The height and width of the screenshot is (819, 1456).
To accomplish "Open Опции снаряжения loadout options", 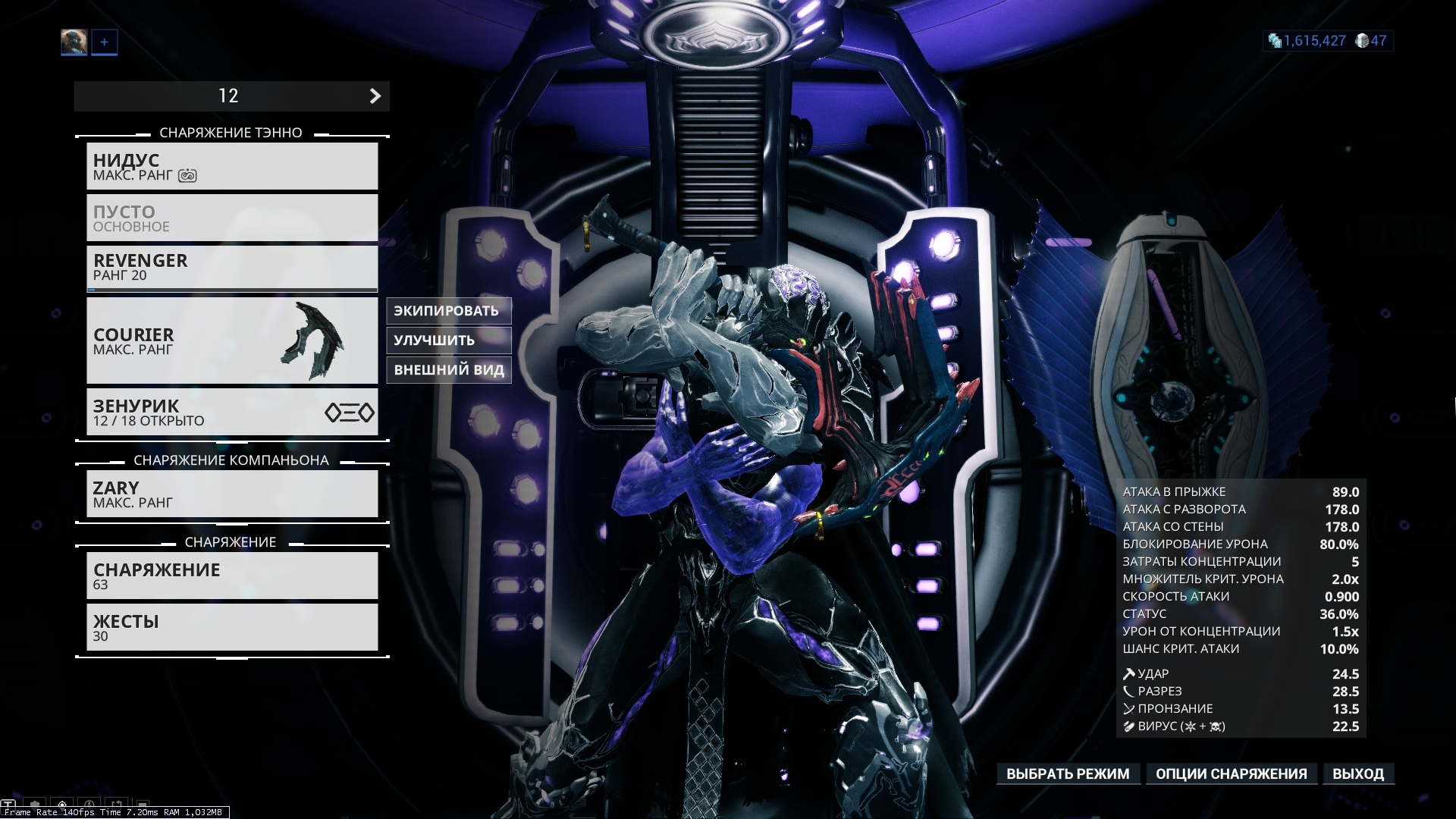I will tap(1231, 774).
